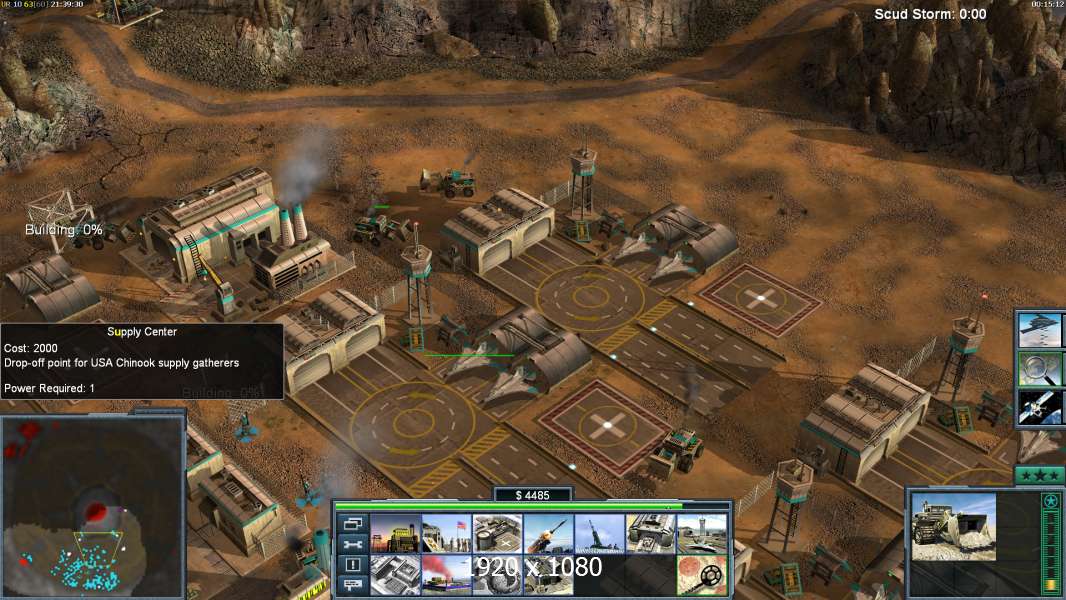Activate the magnifying glass intelligence power
The width and height of the screenshot is (1066, 600).
click(1040, 369)
